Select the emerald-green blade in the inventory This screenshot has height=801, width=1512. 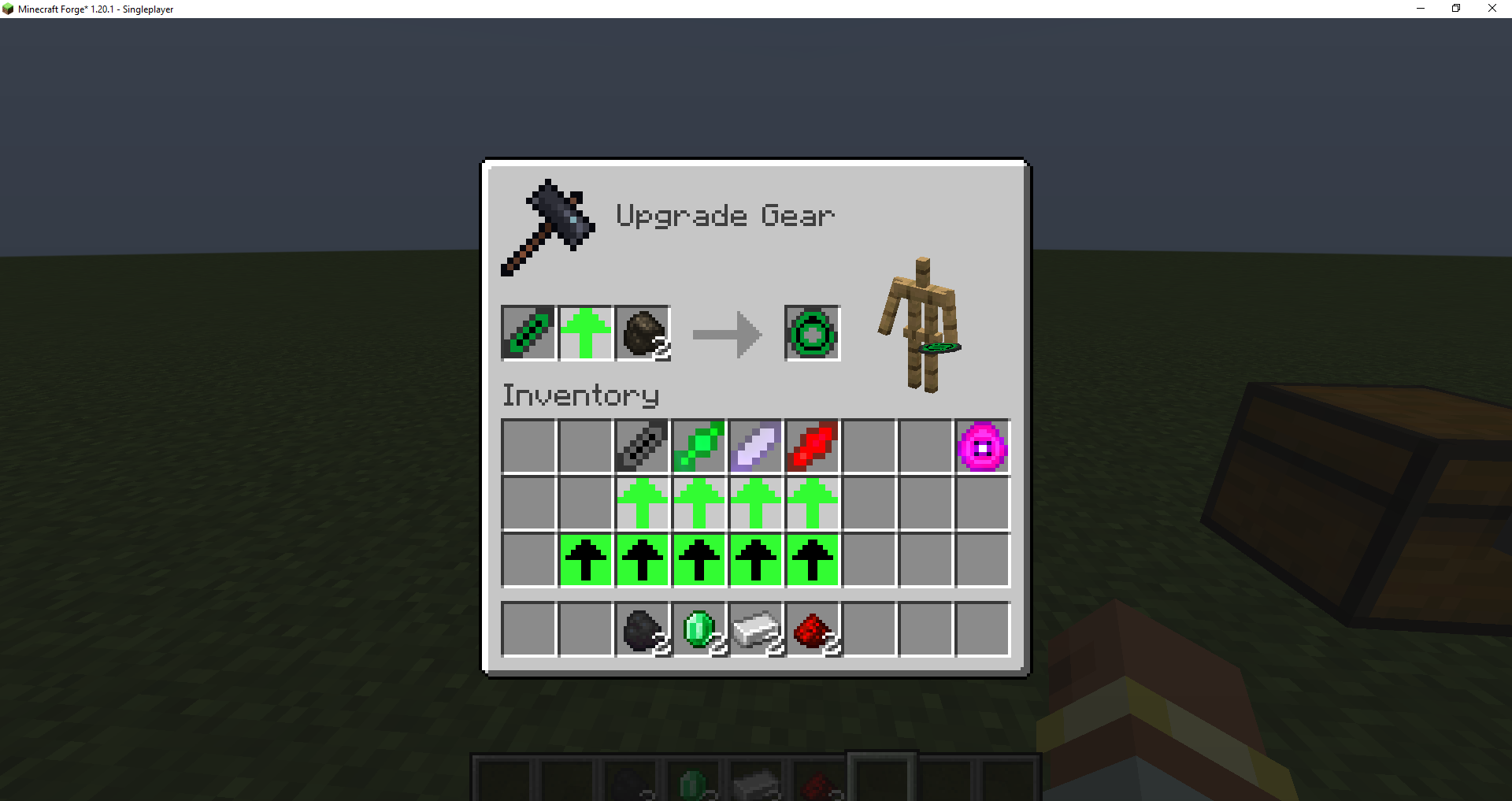(698, 447)
